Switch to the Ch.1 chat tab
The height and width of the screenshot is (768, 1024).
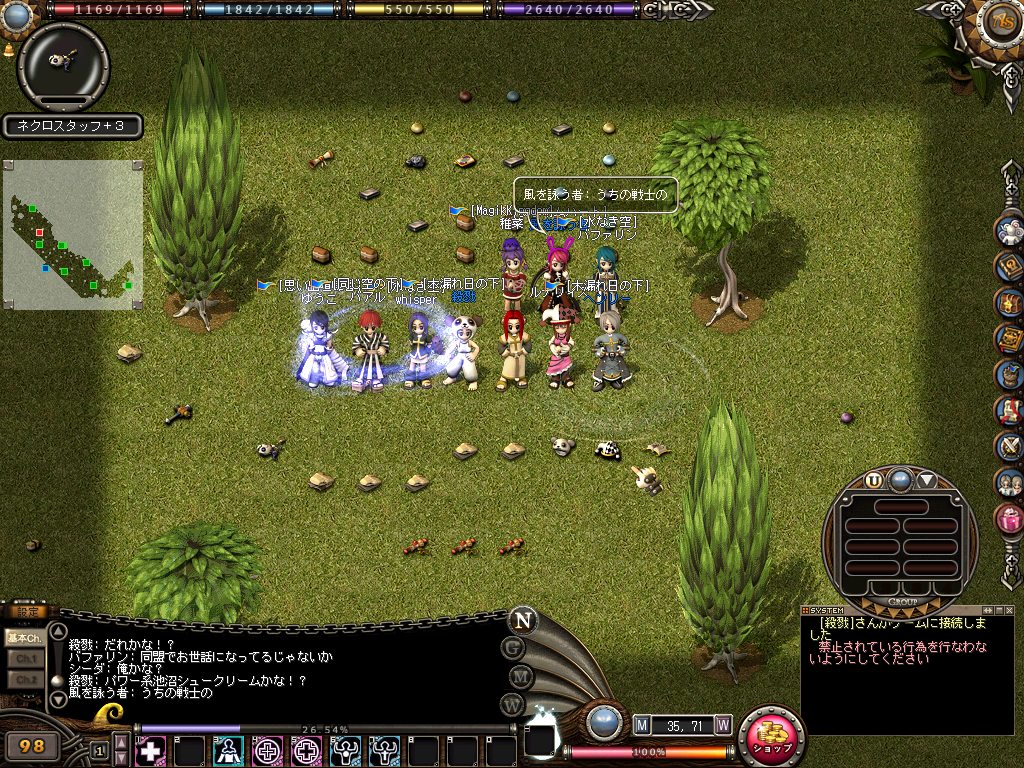(x=23, y=658)
